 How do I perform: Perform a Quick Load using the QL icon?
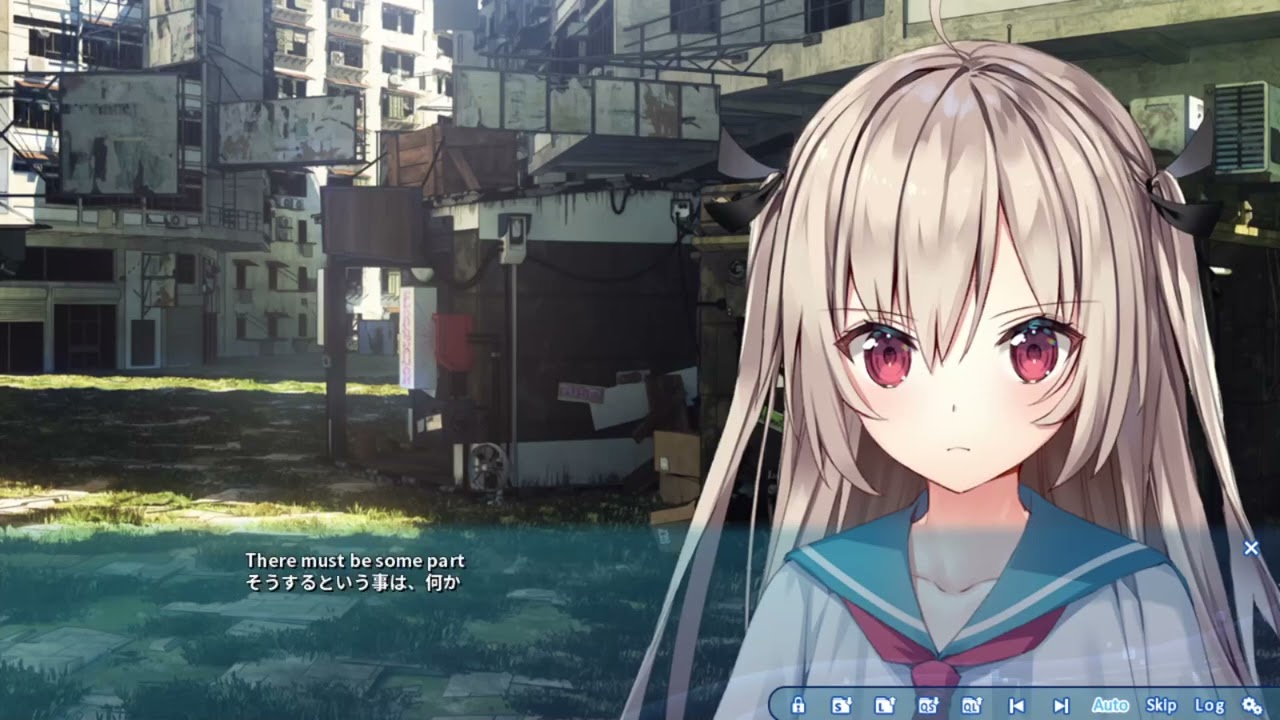click(972, 703)
